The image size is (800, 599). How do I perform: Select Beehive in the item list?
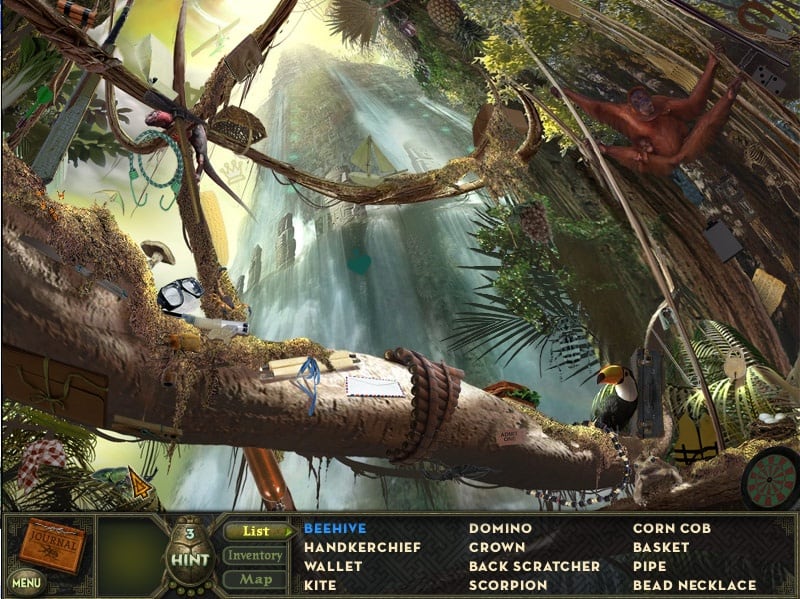coord(335,528)
